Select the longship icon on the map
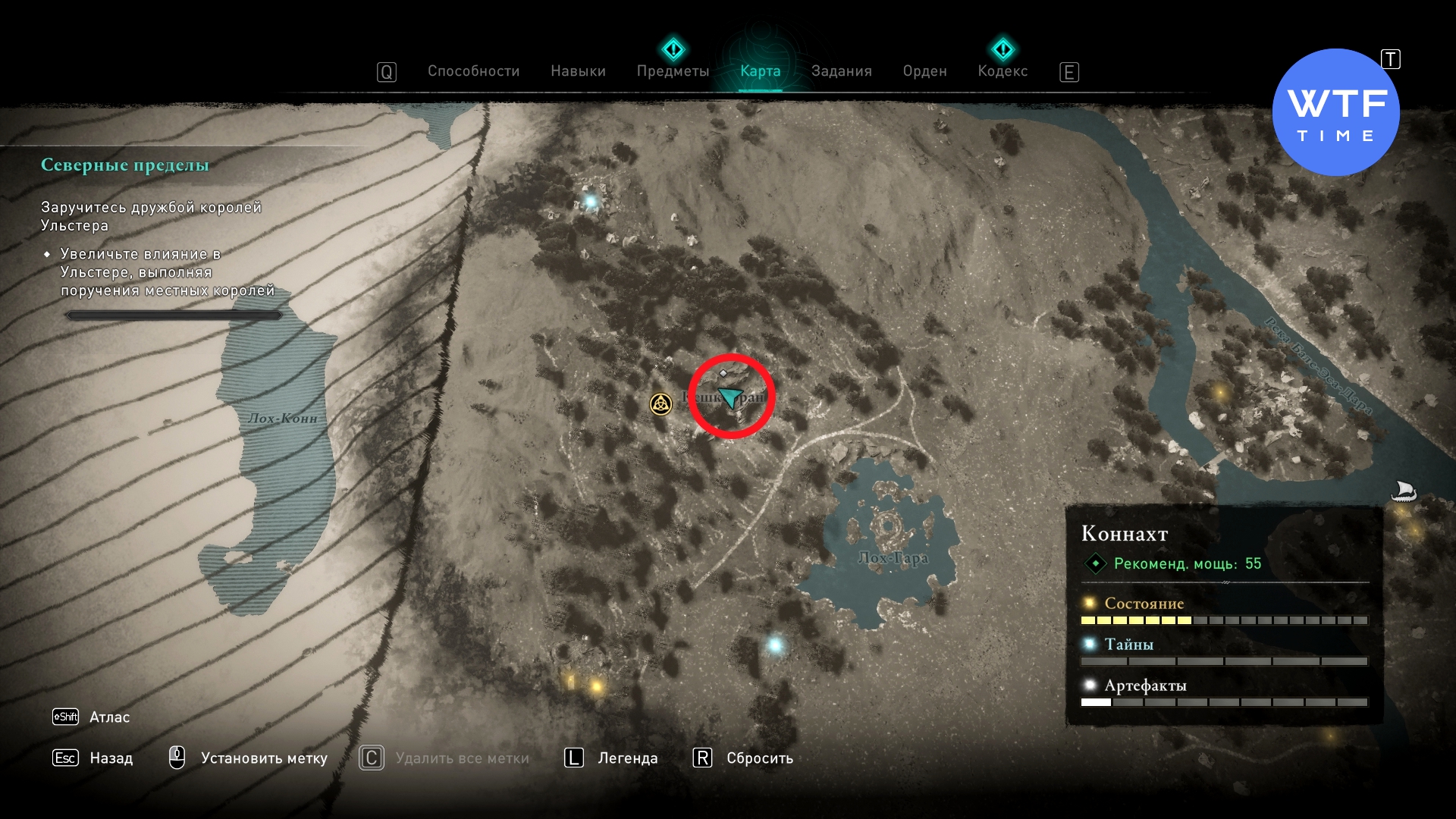 click(1404, 491)
